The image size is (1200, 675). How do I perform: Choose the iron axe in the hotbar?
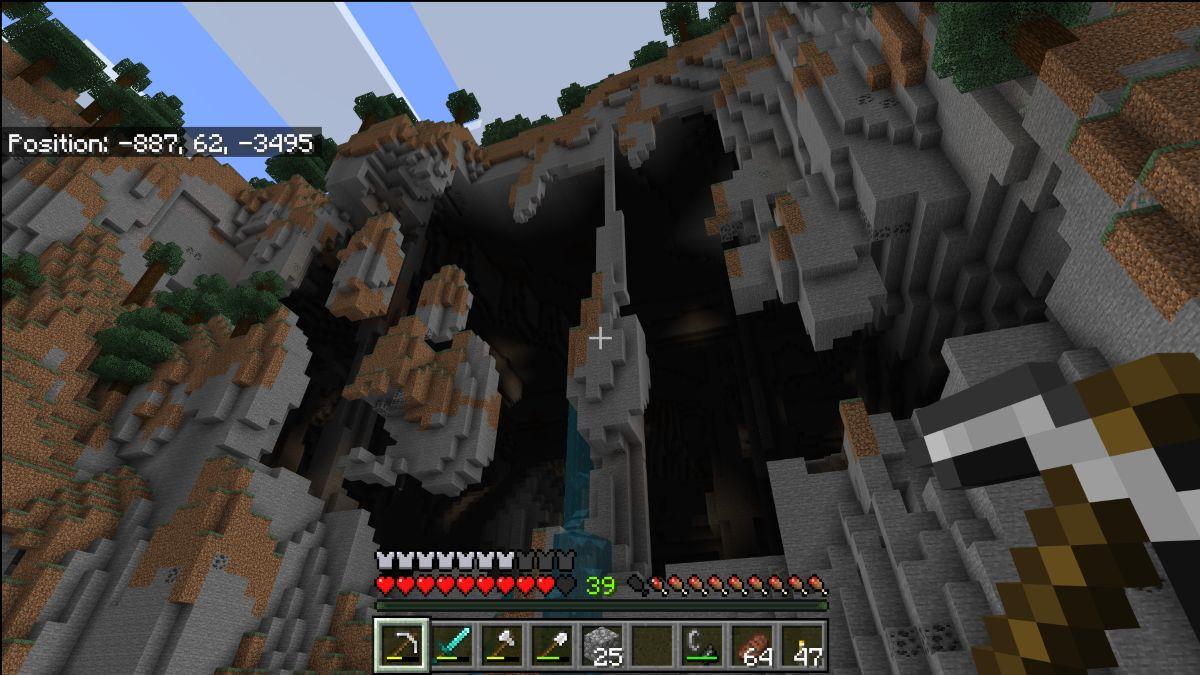tap(502, 645)
